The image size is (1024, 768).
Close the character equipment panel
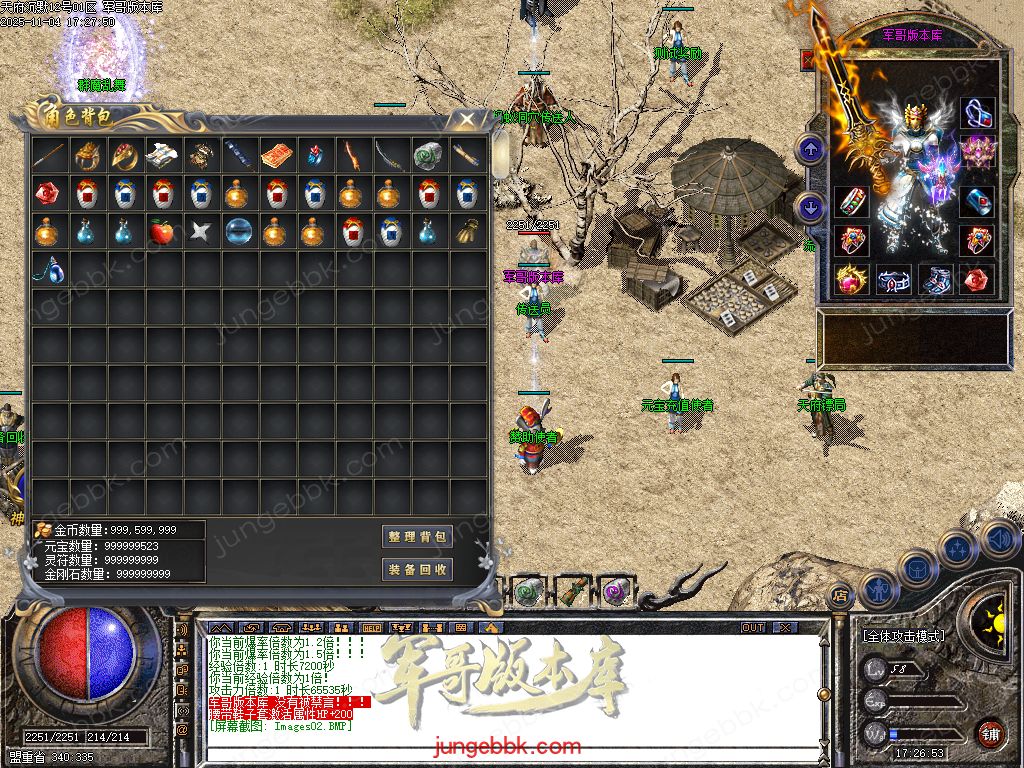pyautogui.click(x=808, y=60)
